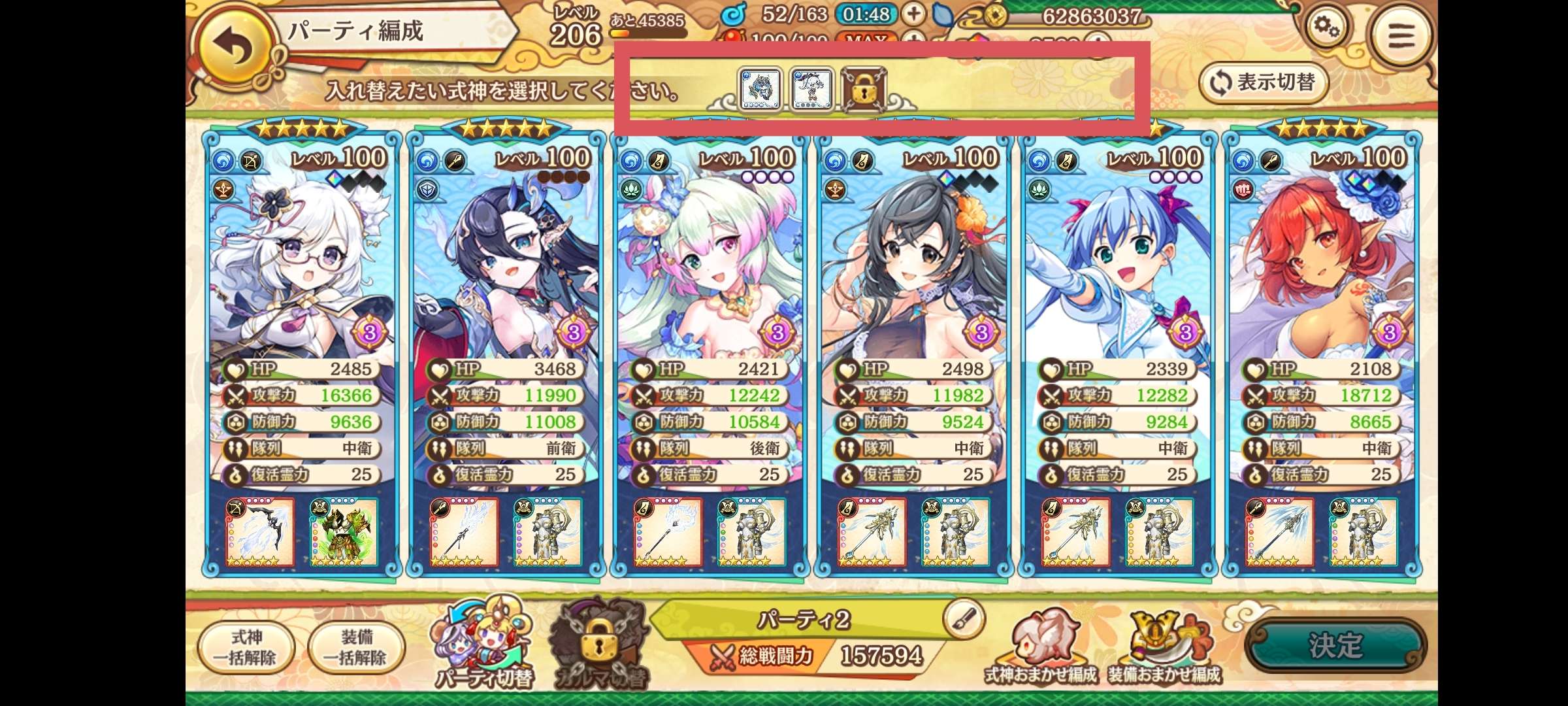The width and height of the screenshot is (1568, 706).
Task: Auto-form shikigami with 式神おまかせ編成
Action: (x=1040, y=648)
